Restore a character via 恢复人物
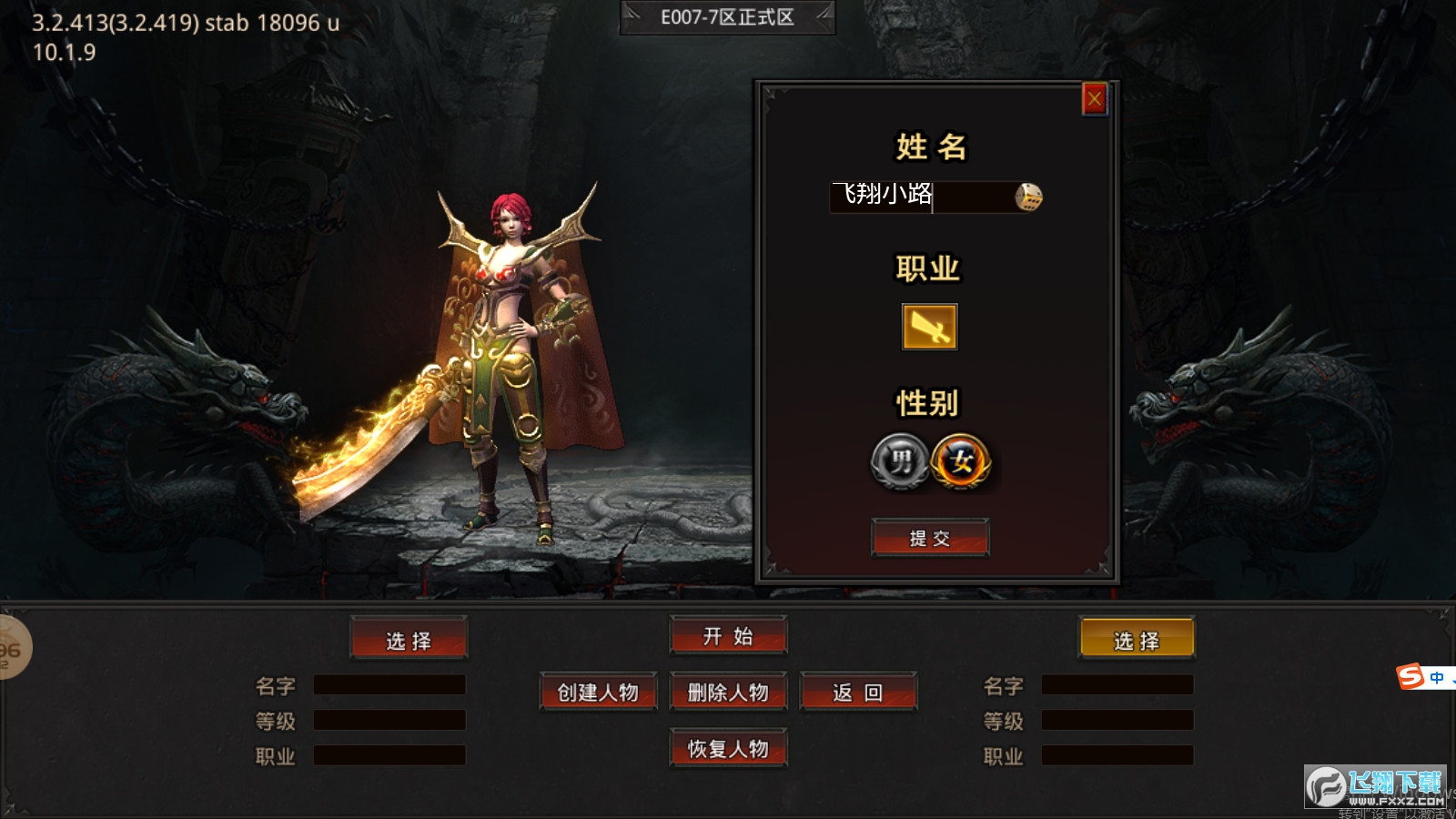 (x=728, y=749)
